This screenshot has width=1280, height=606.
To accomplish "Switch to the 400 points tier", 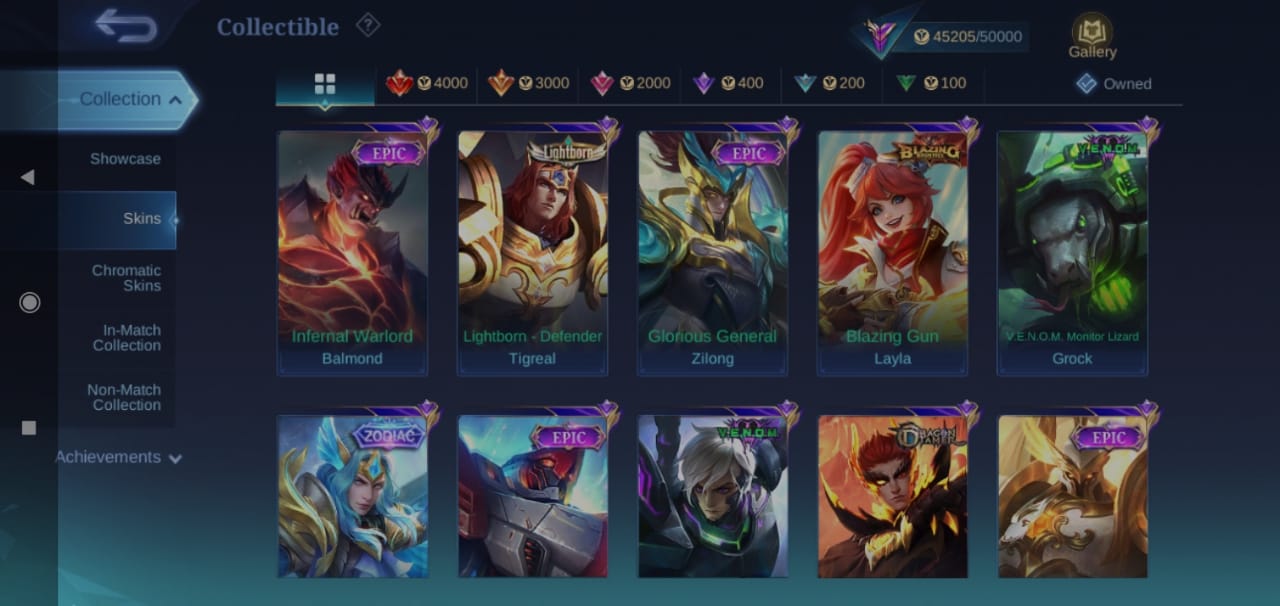I will click(x=729, y=84).
